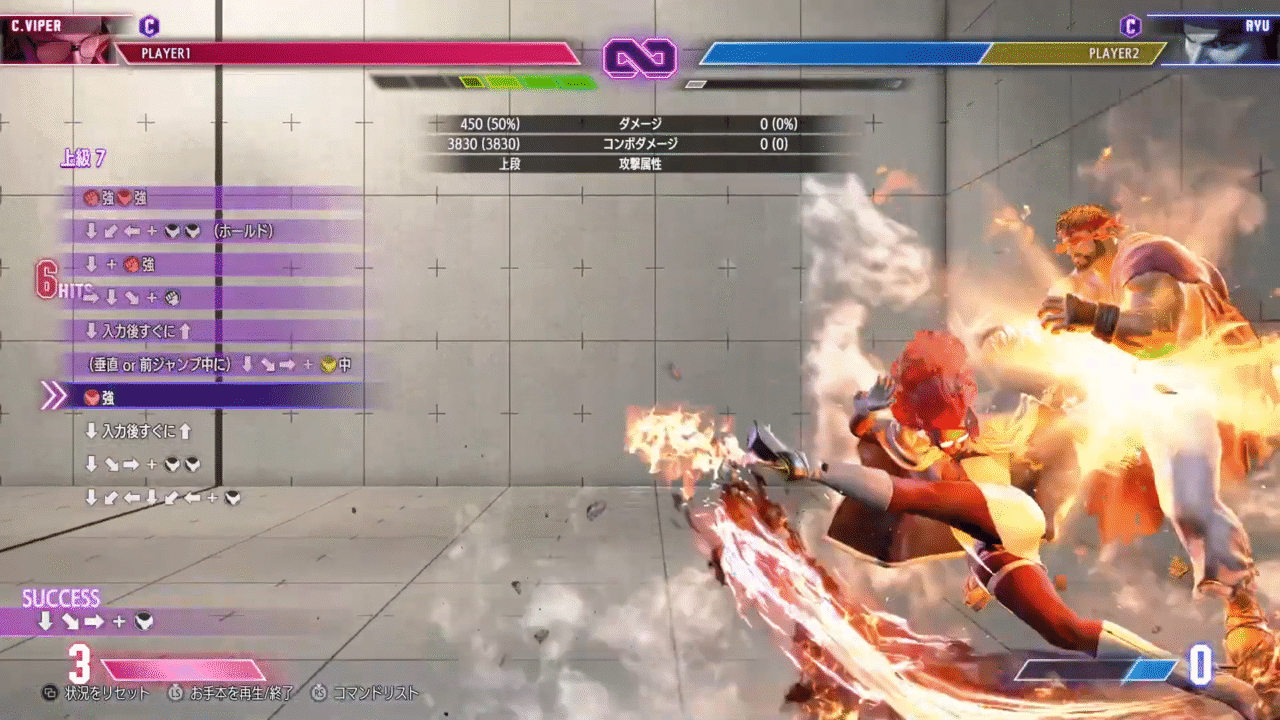Click the 上級 7 trial title
The image size is (1280, 720).
tap(83, 158)
